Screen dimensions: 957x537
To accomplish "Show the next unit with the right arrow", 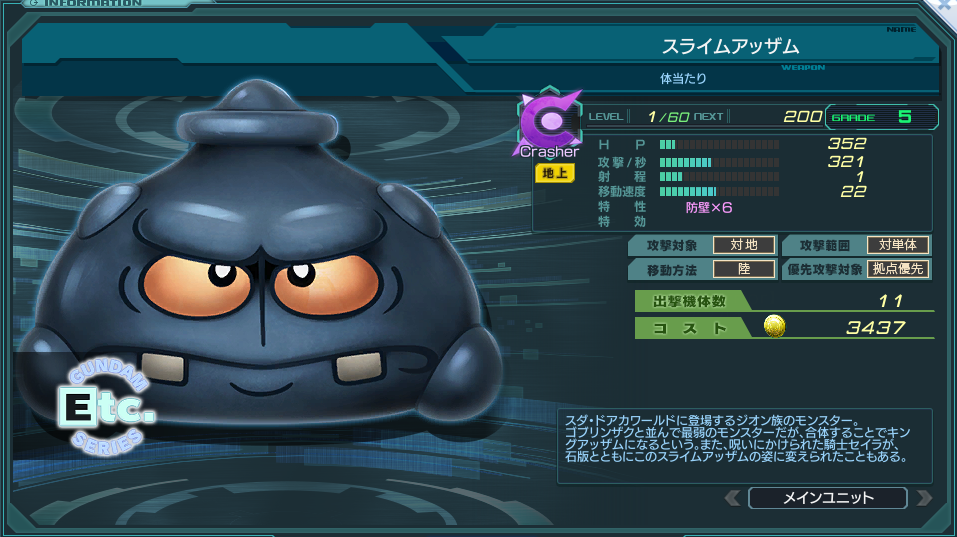I will [x=923, y=498].
